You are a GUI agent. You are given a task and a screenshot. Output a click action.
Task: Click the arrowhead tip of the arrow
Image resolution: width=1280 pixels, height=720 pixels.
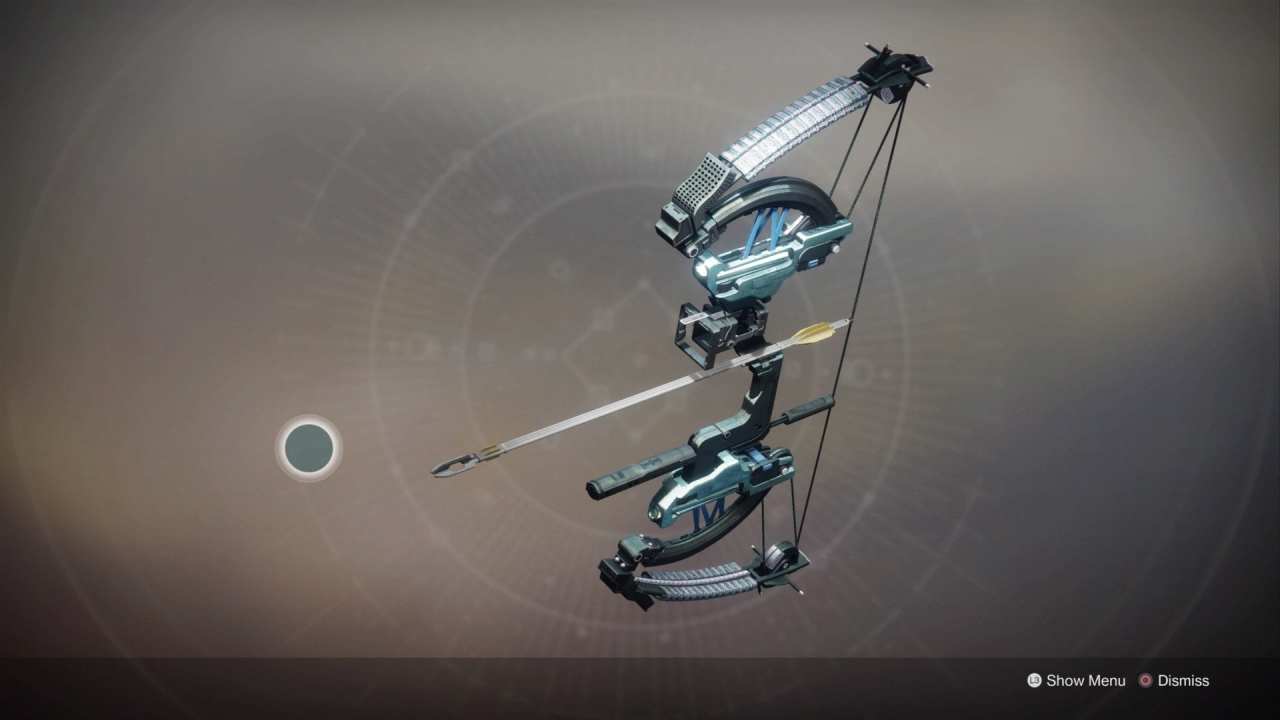point(450,465)
